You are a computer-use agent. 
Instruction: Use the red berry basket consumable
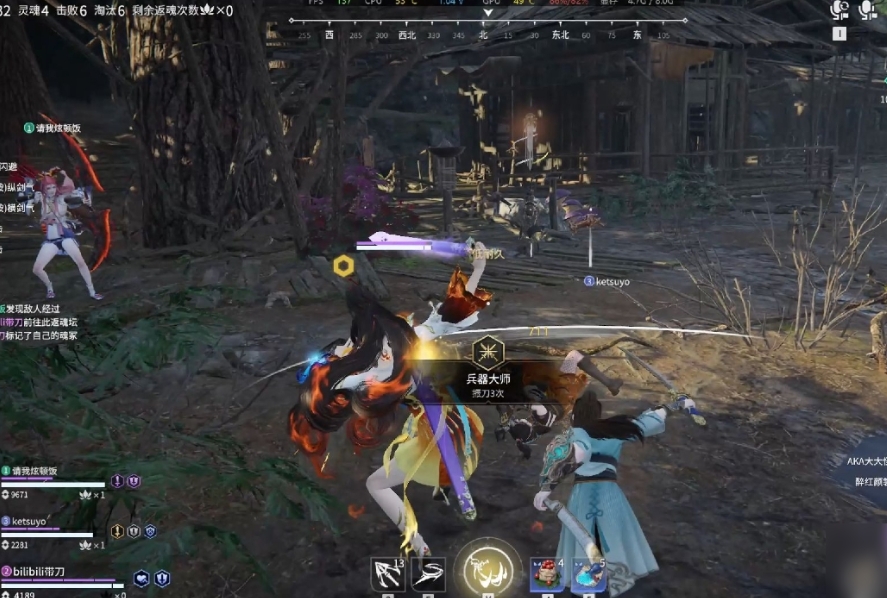click(548, 575)
